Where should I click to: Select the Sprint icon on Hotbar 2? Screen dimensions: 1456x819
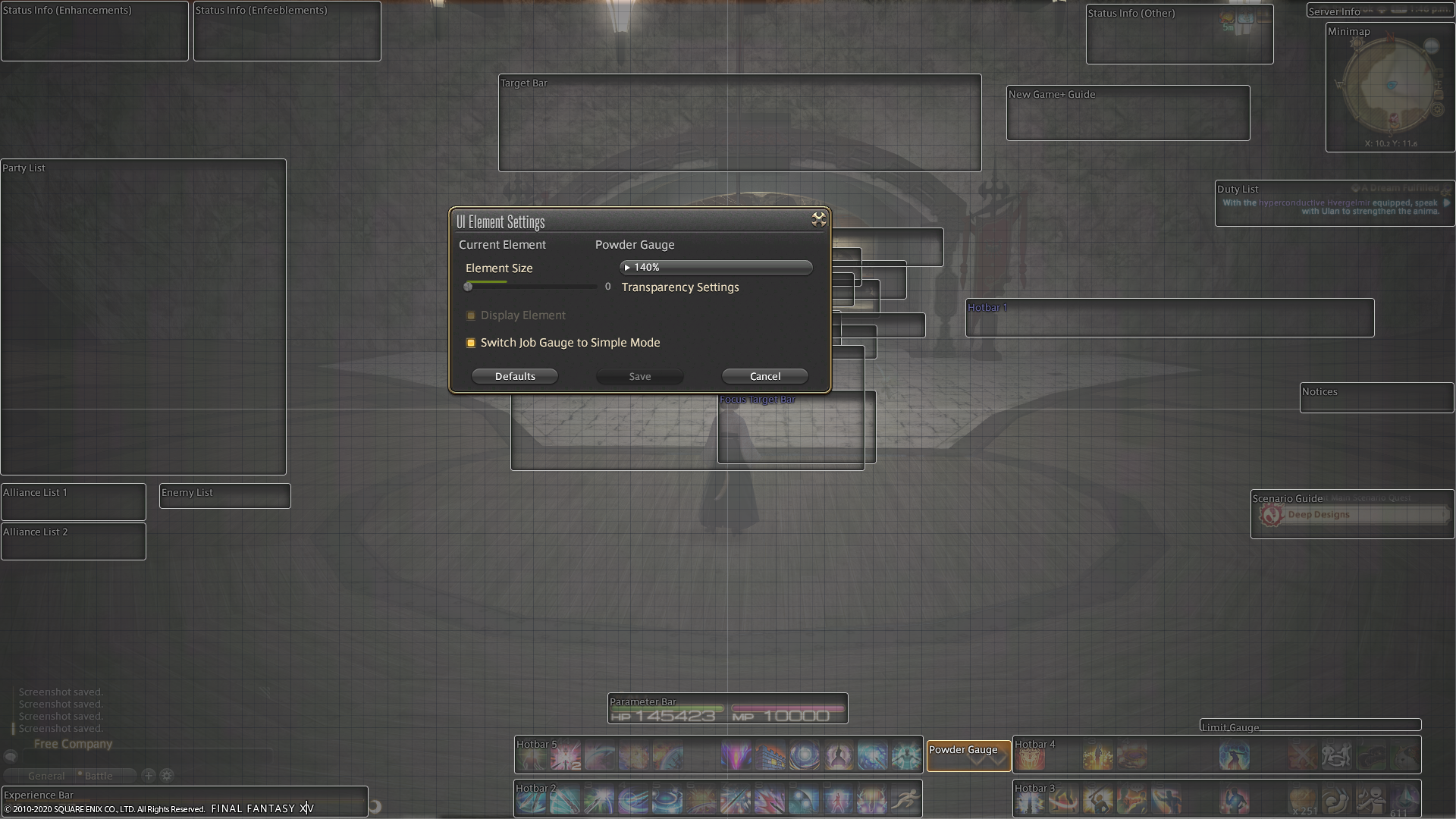[x=906, y=799]
